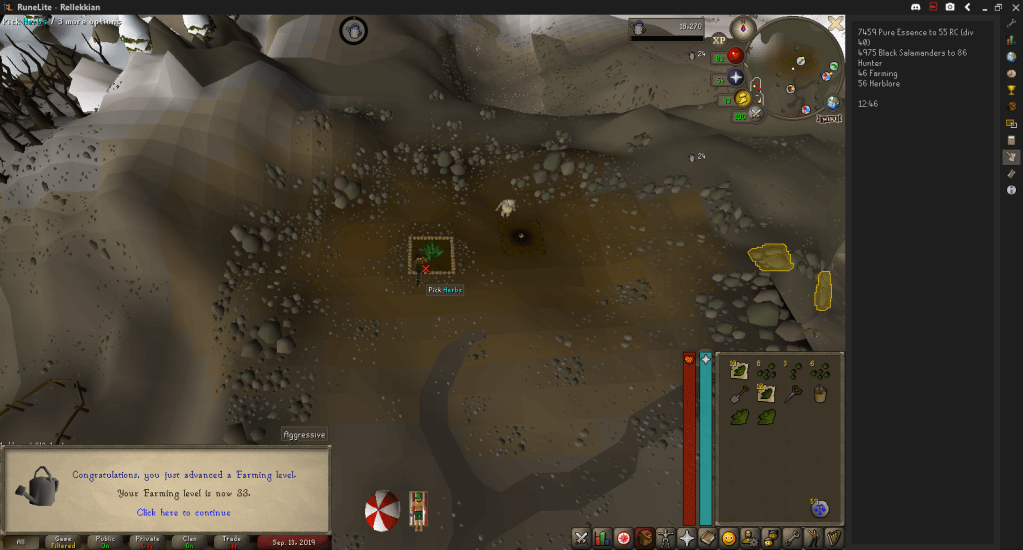This screenshot has width=1023, height=550.
Task: Toggle the XP drops orb
Action: (x=719, y=40)
